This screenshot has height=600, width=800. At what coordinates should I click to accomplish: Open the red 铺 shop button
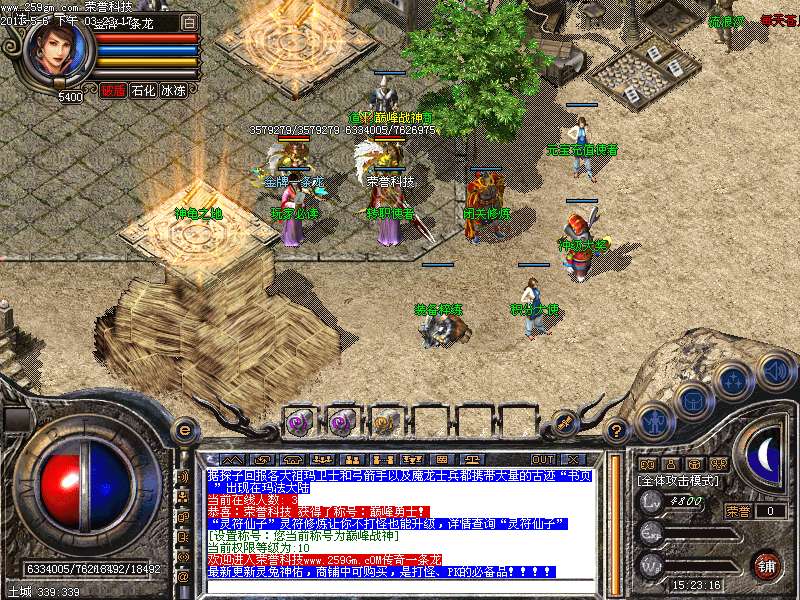pos(765,564)
